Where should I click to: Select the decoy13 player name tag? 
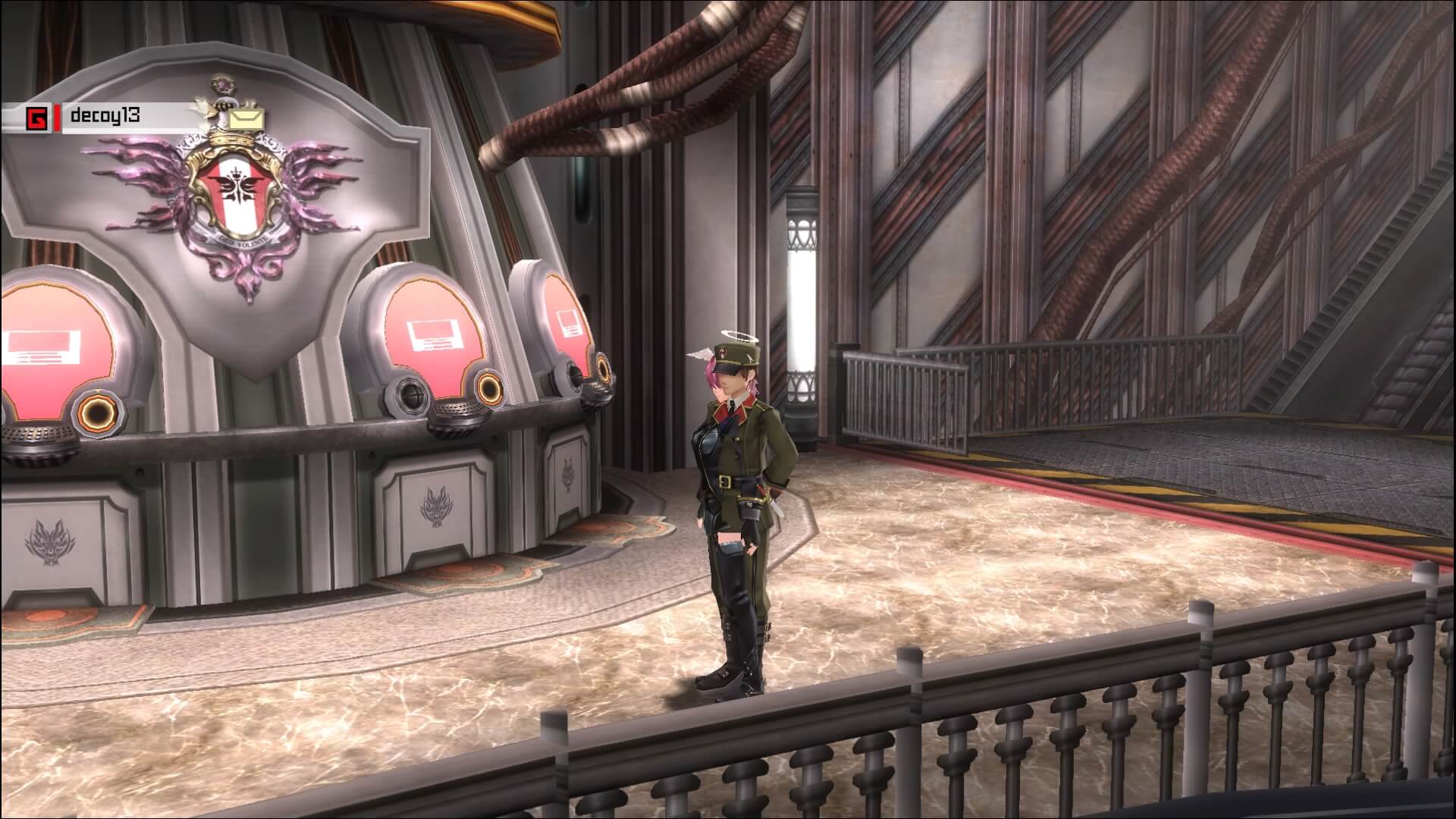point(105,116)
